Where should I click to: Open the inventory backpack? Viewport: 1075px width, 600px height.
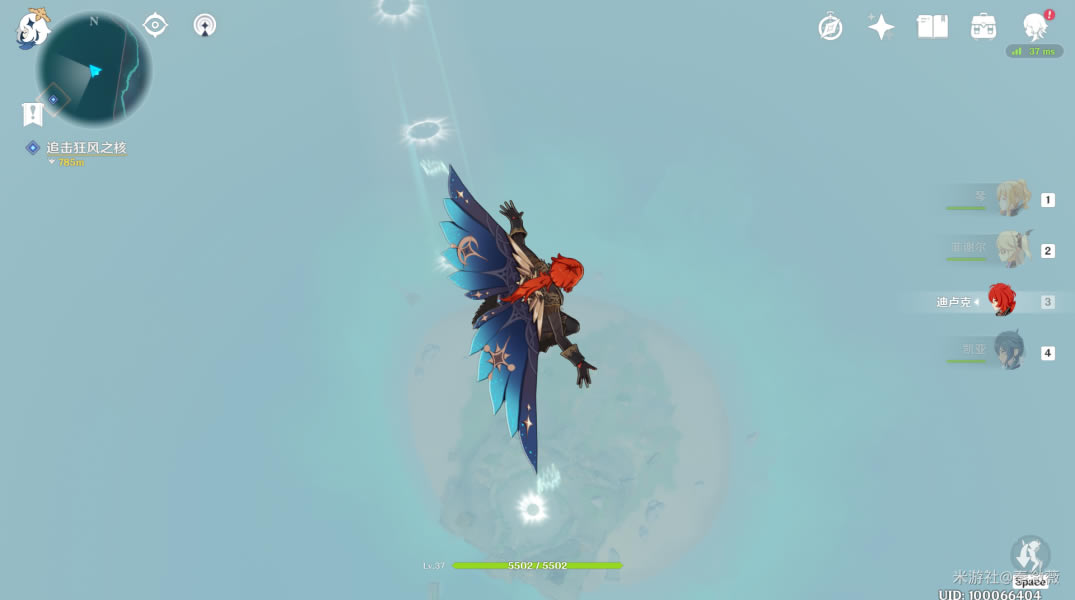point(983,27)
